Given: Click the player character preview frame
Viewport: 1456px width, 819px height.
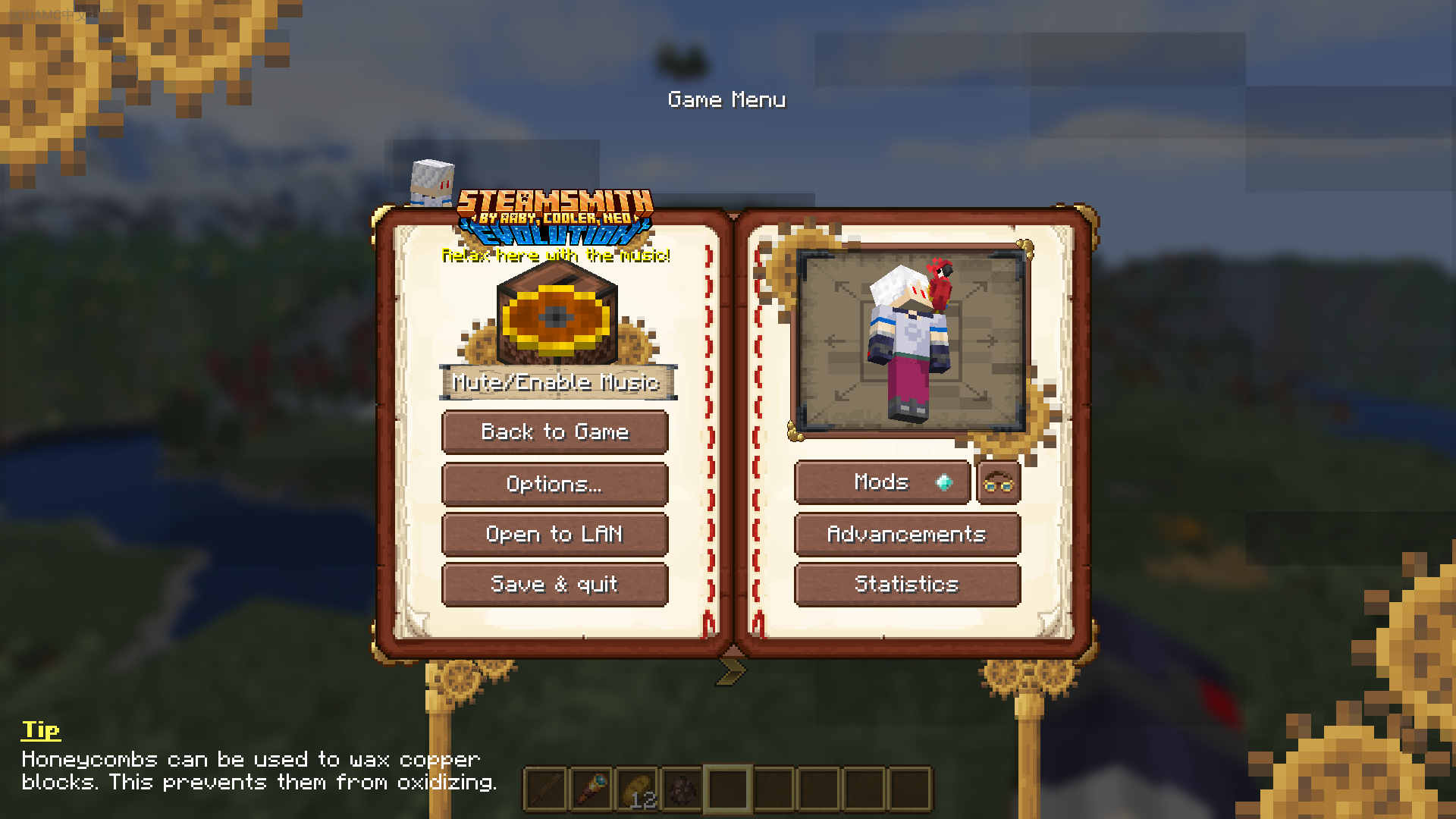Looking at the screenshot, I should click(911, 342).
